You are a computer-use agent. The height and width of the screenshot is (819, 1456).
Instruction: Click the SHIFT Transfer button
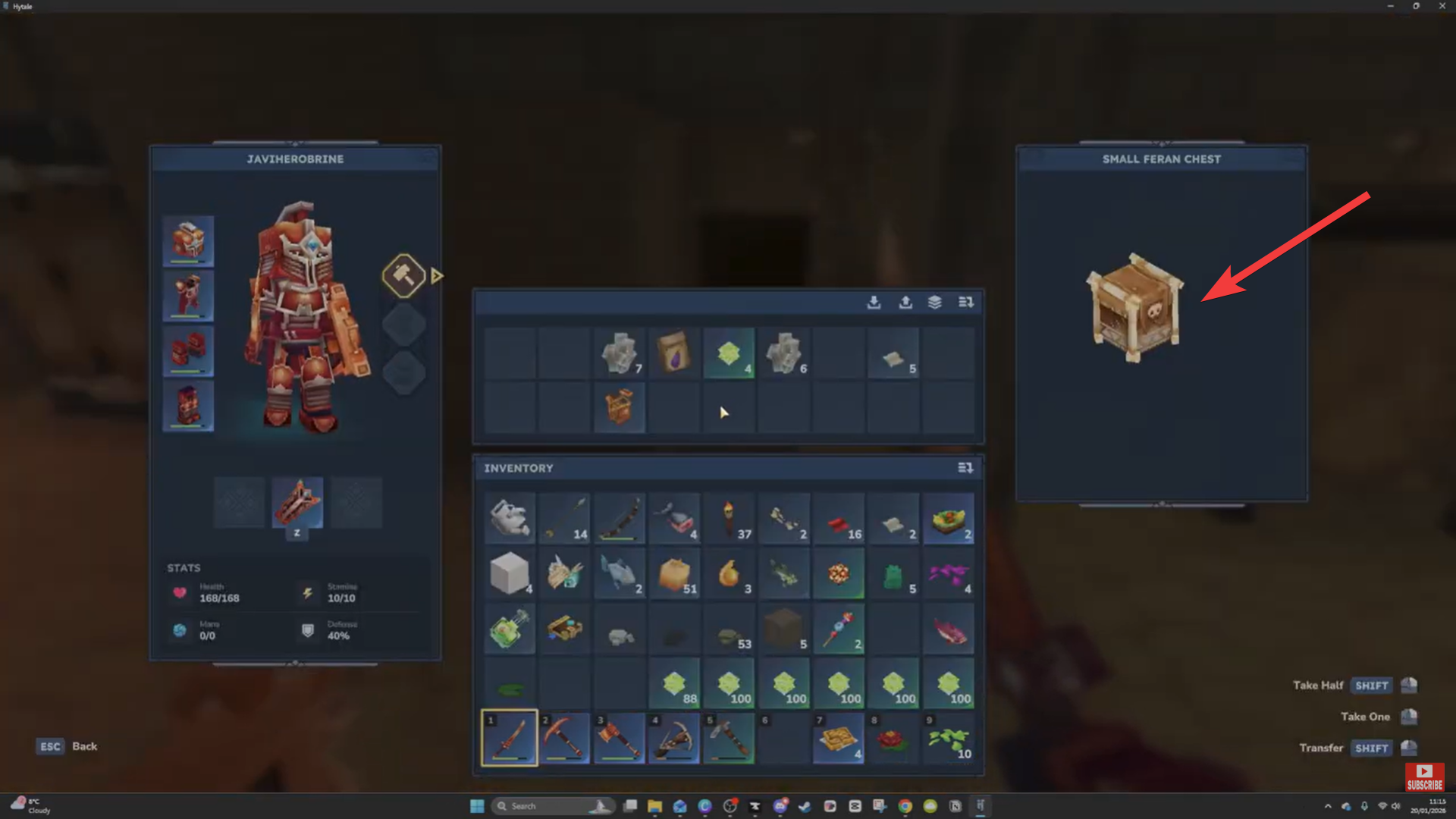(1371, 748)
